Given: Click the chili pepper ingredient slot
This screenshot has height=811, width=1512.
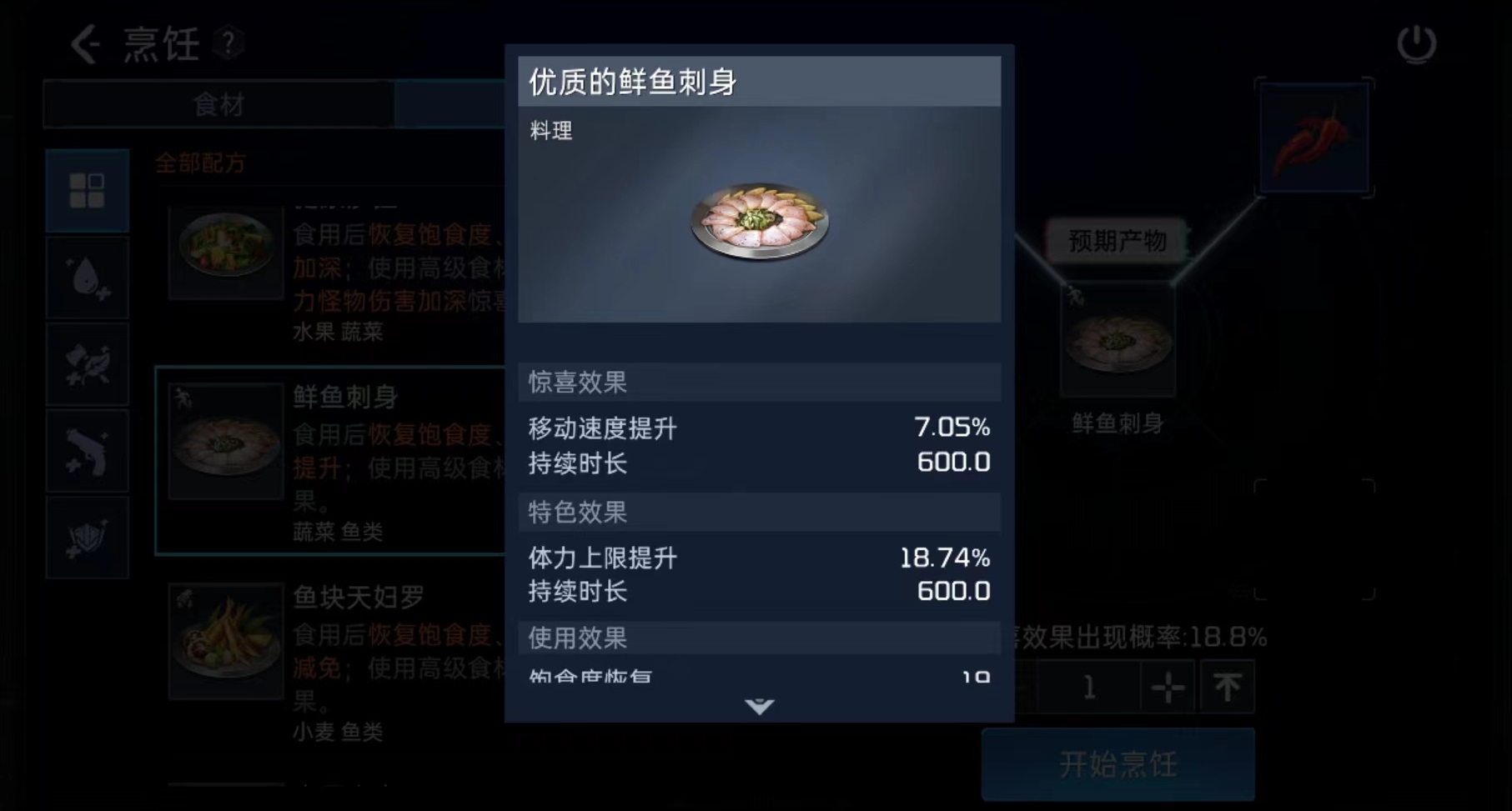Looking at the screenshot, I should pos(1314,138).
